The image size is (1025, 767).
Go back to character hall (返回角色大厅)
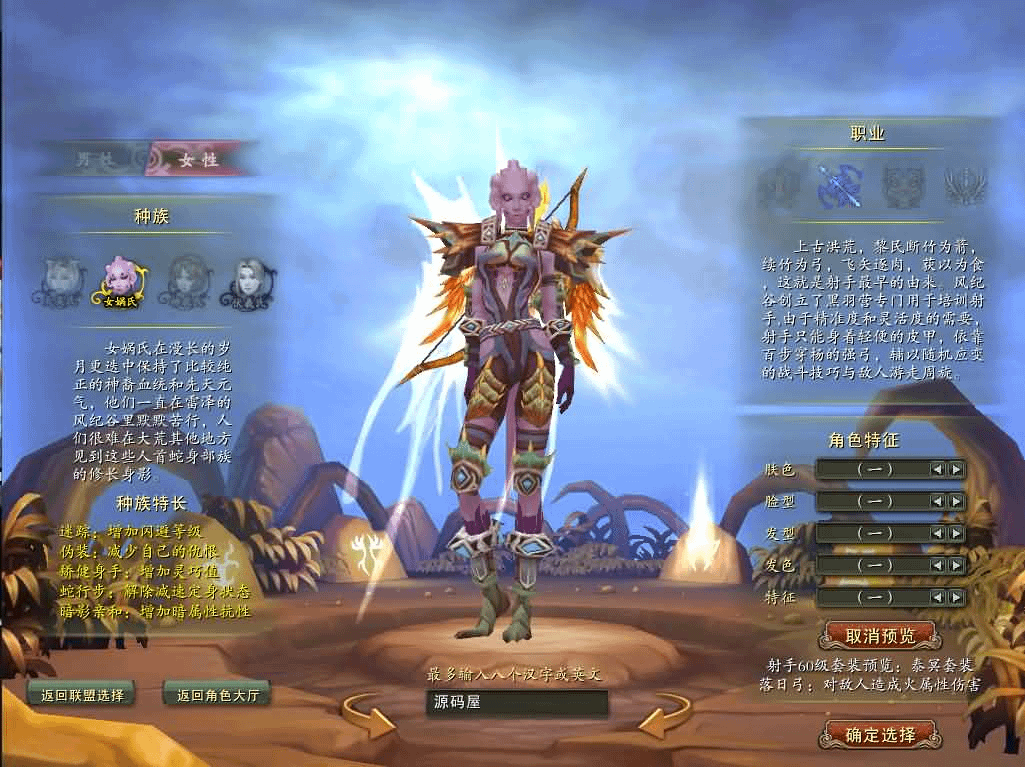tap(217, 694)
